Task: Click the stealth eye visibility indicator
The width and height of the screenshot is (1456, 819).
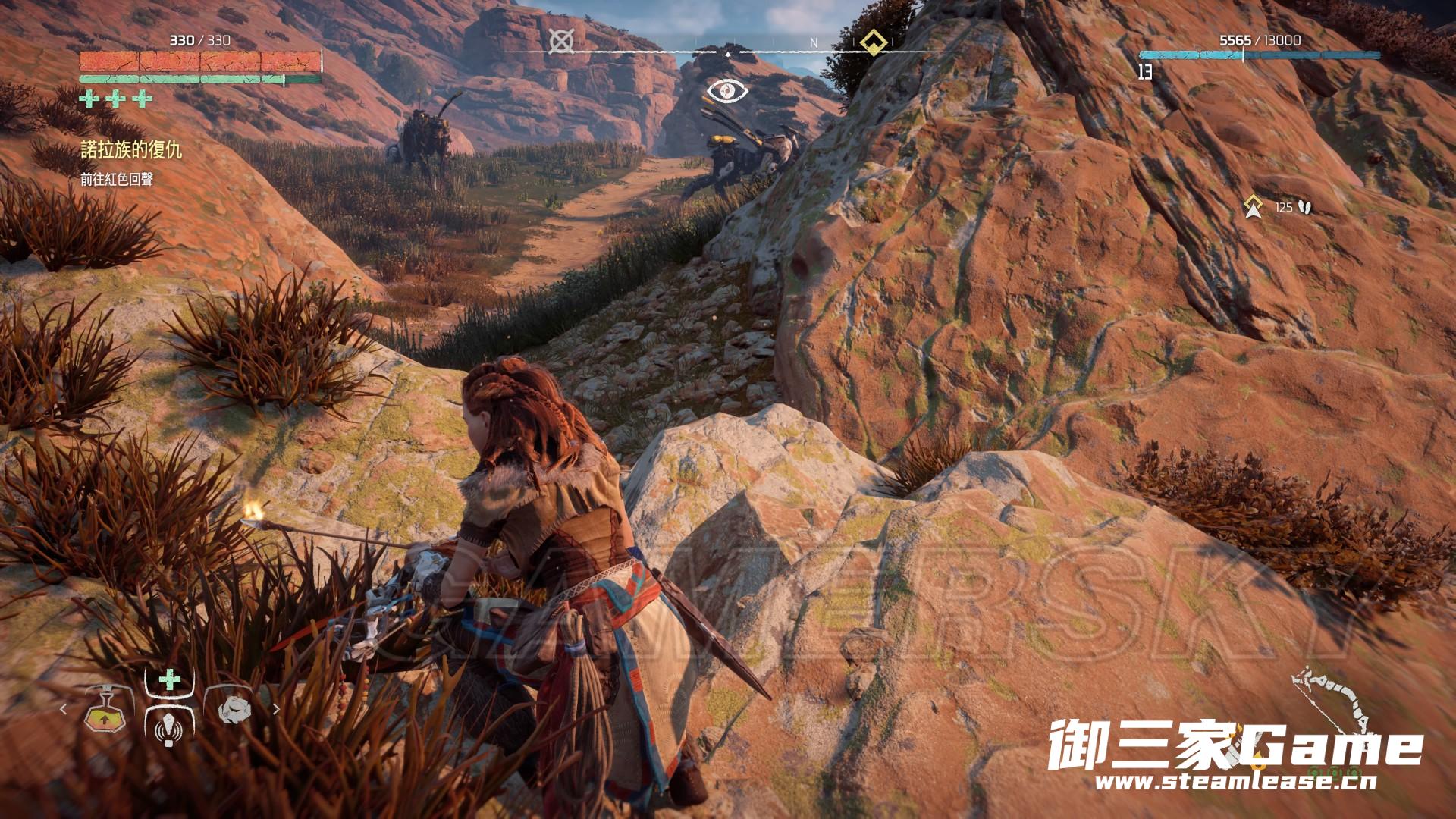Action: coord(728,92)
